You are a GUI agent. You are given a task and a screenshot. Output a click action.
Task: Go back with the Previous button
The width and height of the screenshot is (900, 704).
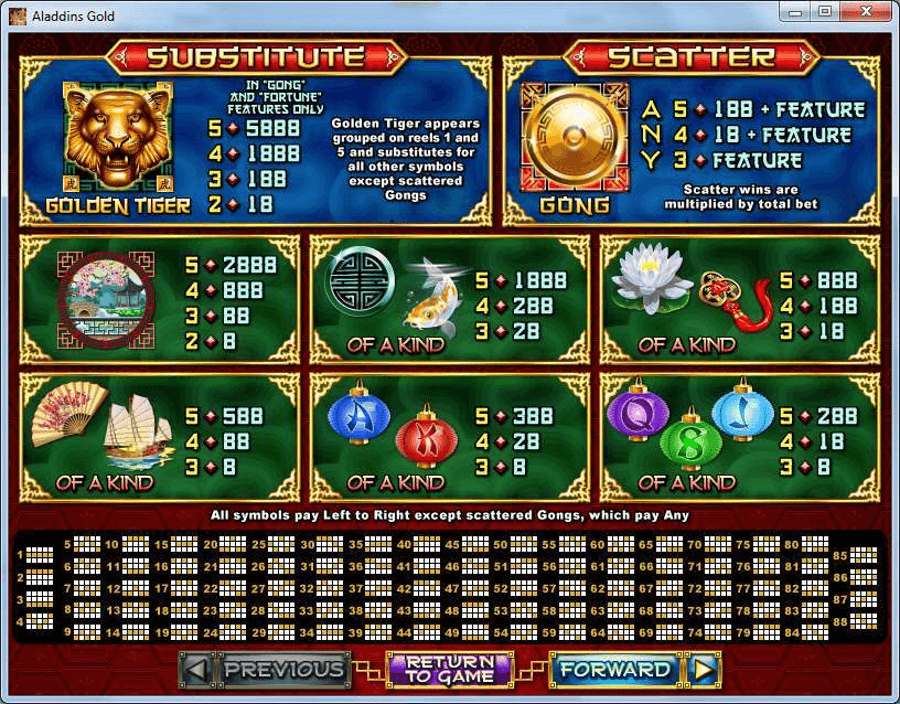coord(265,669)
